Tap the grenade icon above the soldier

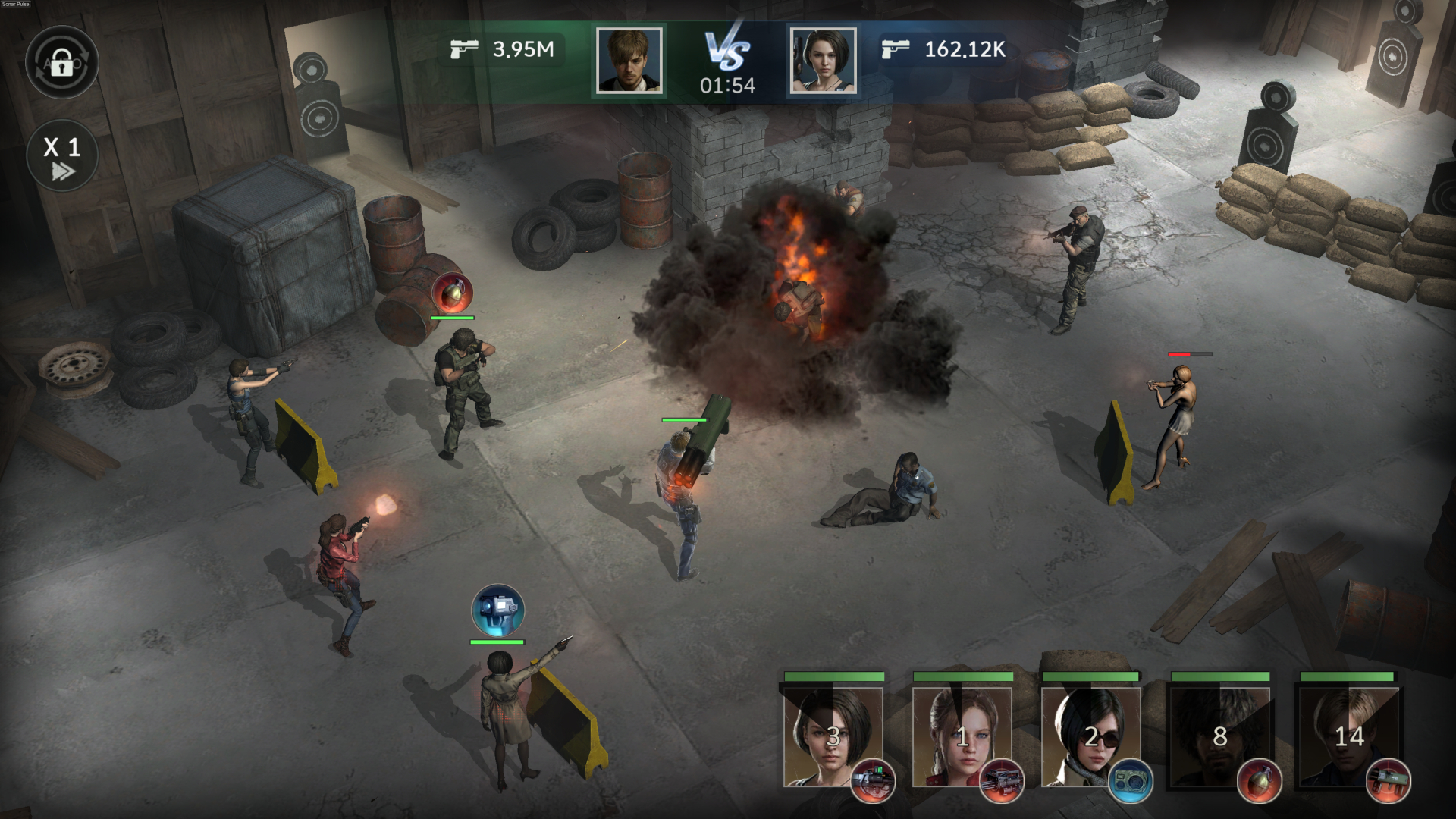[453, 292]
